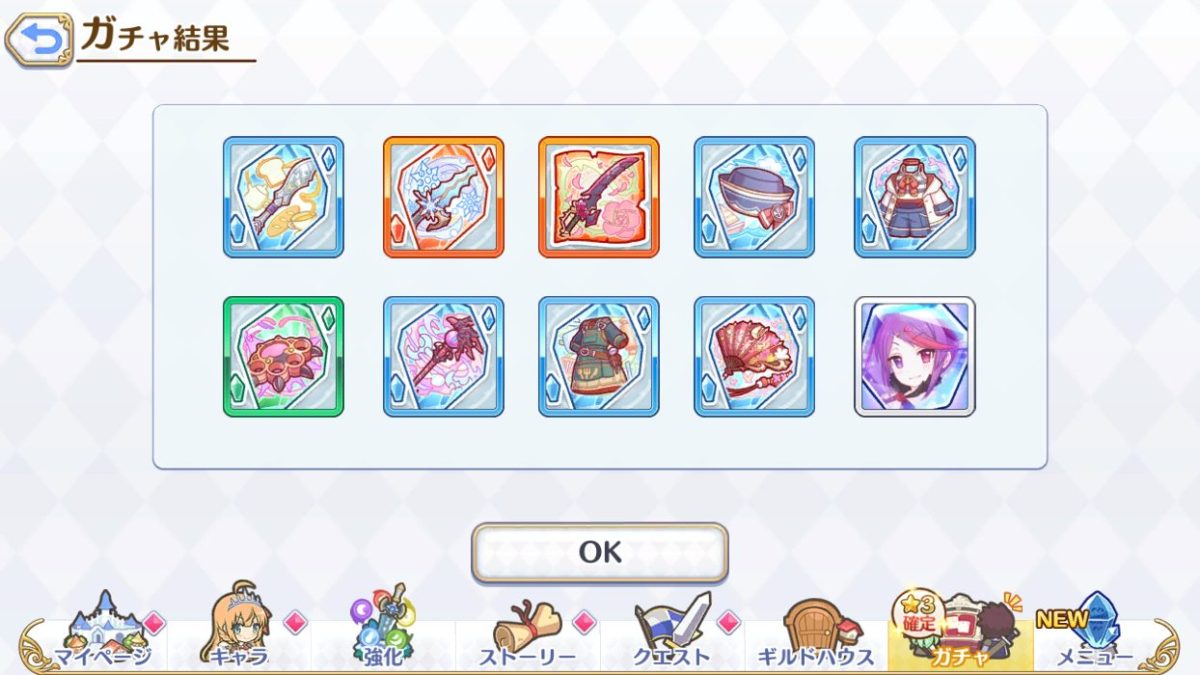Select the purple-haired character result
Image resolution: width=1200 pixels, height=675 pixels.
pos(915,357)
